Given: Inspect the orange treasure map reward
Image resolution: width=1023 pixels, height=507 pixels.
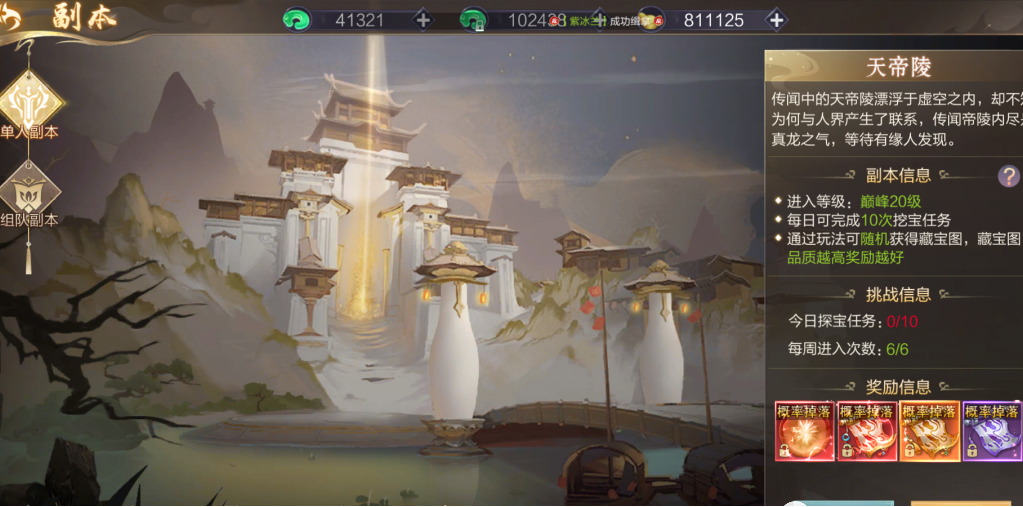Looking at the screenshot, I should click(929, 431).
